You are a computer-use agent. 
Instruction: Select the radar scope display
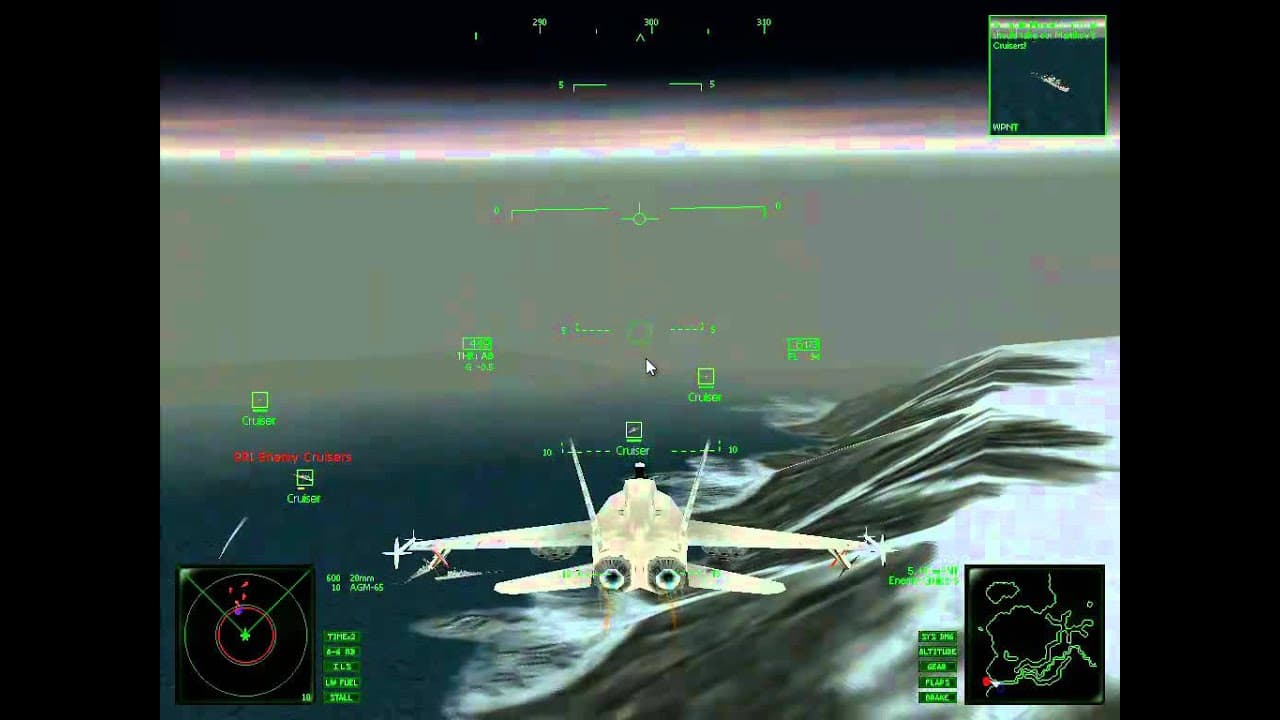[246, 631]
